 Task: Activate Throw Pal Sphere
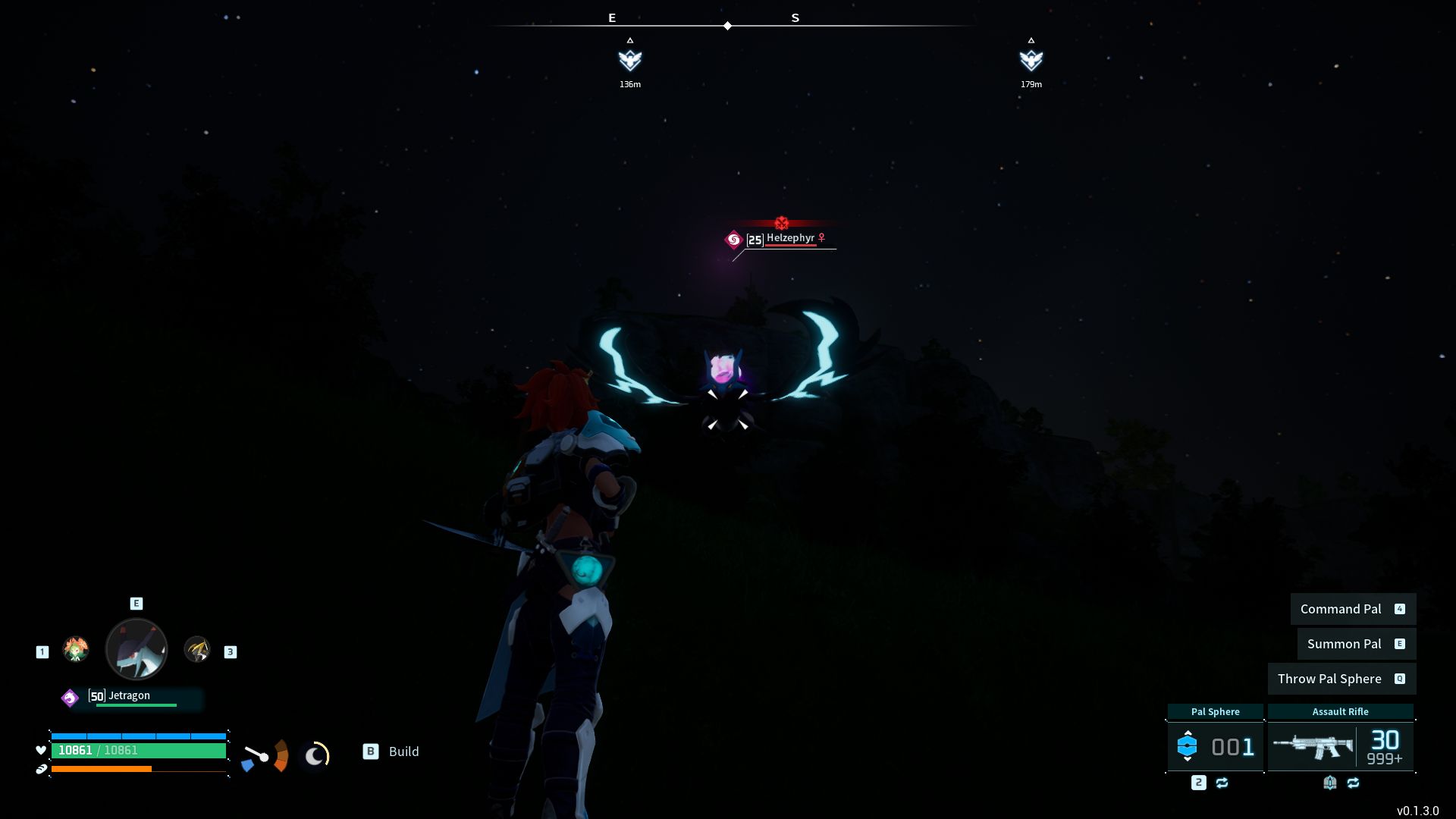[x=1341, y=679]
